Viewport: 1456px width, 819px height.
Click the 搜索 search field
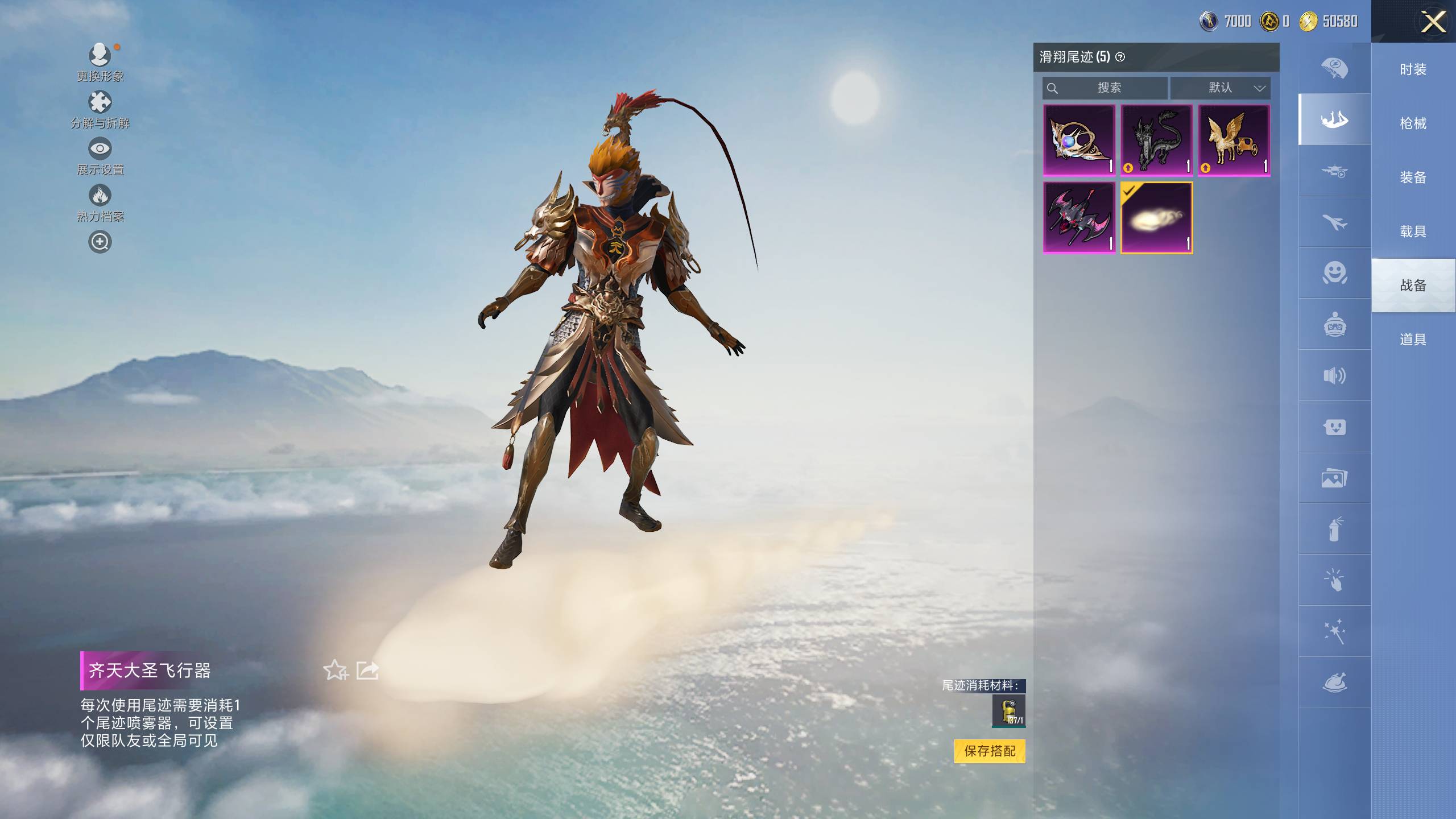(1105, 88)
